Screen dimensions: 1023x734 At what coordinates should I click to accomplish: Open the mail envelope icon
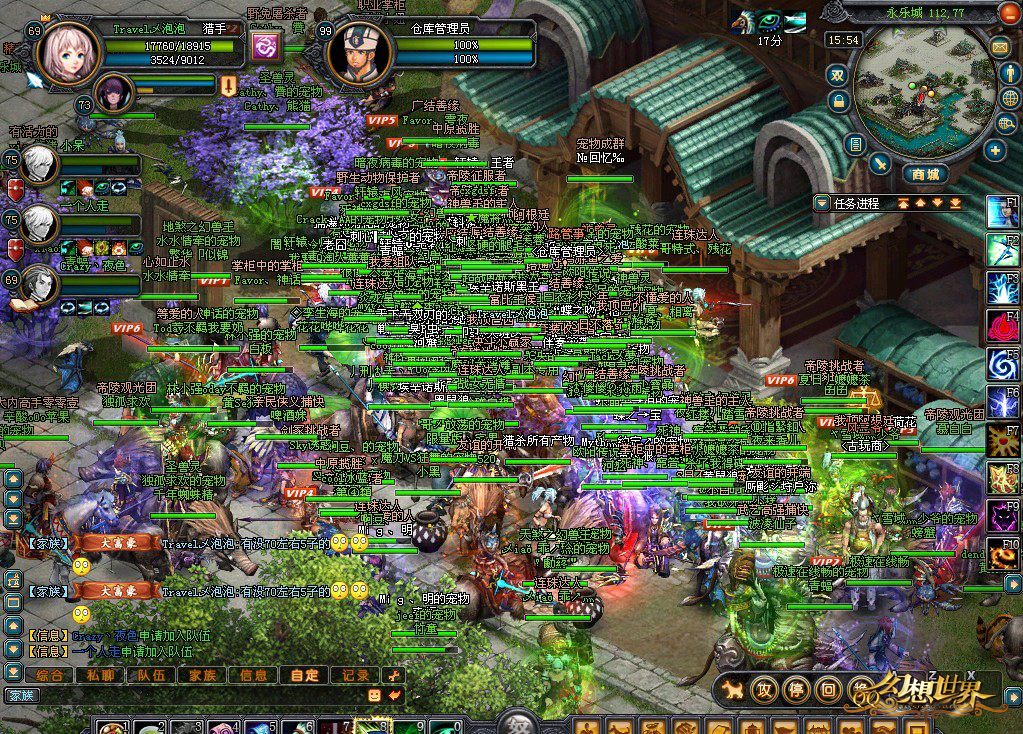coord(999,47)
